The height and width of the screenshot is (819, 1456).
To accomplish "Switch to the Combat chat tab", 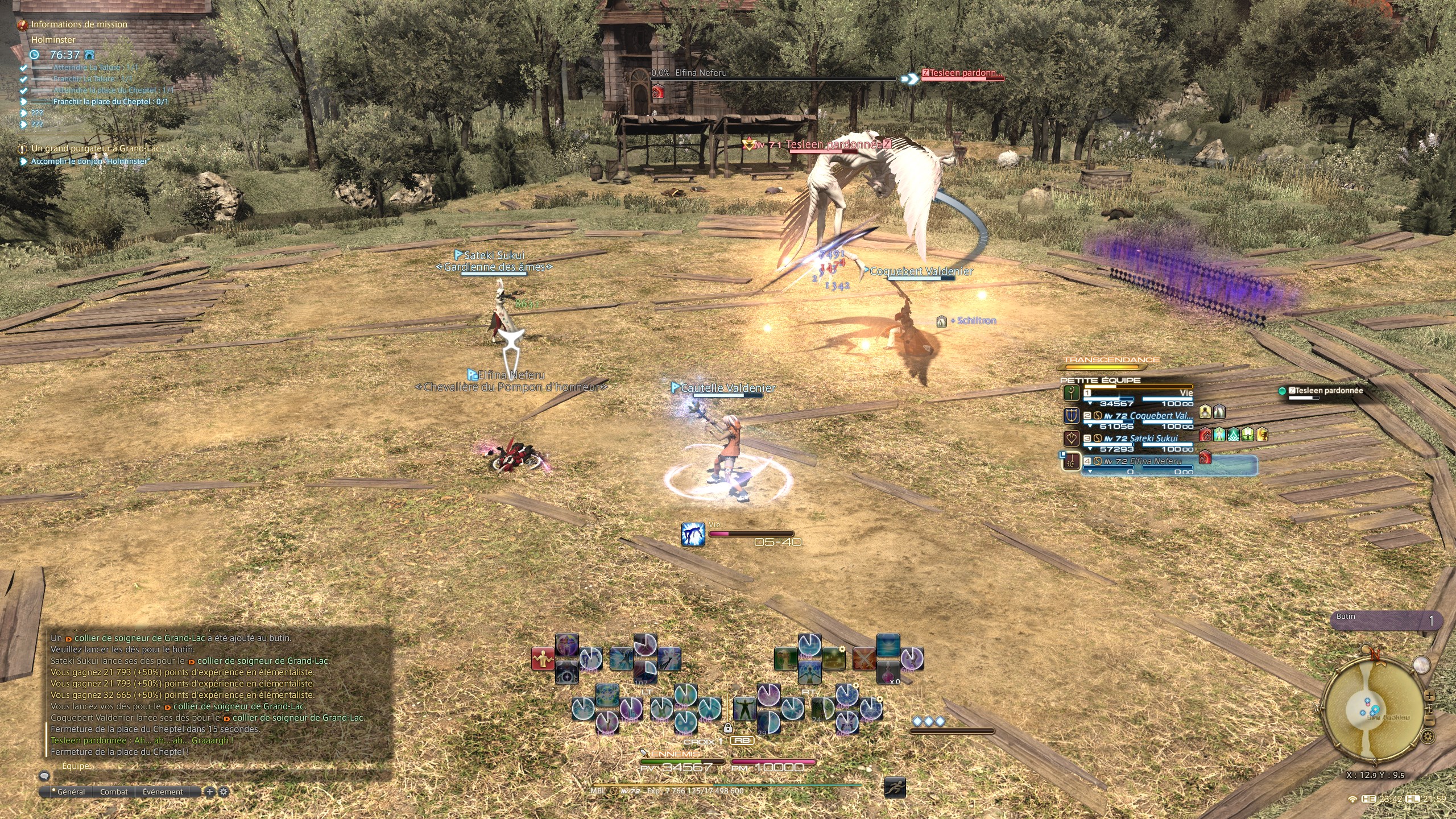I will [114, 792].
